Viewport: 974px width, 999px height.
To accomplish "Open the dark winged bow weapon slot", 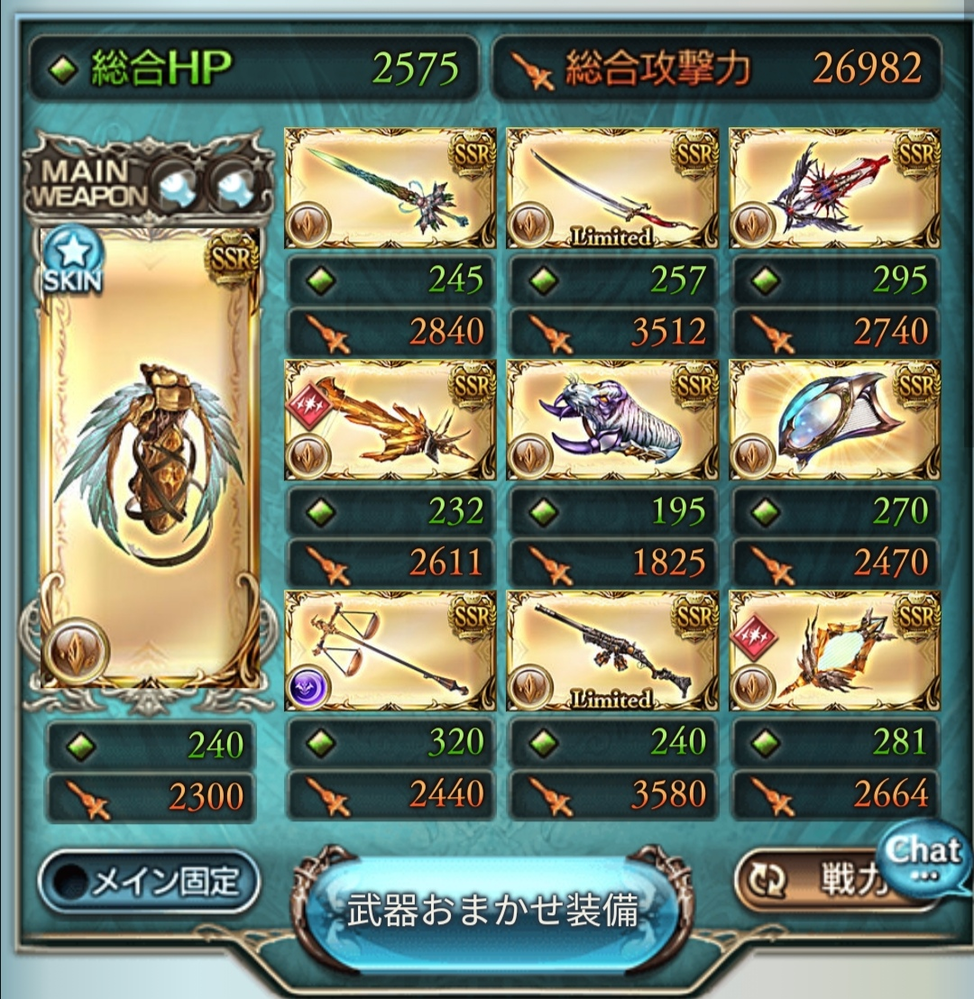I will 835,189.
